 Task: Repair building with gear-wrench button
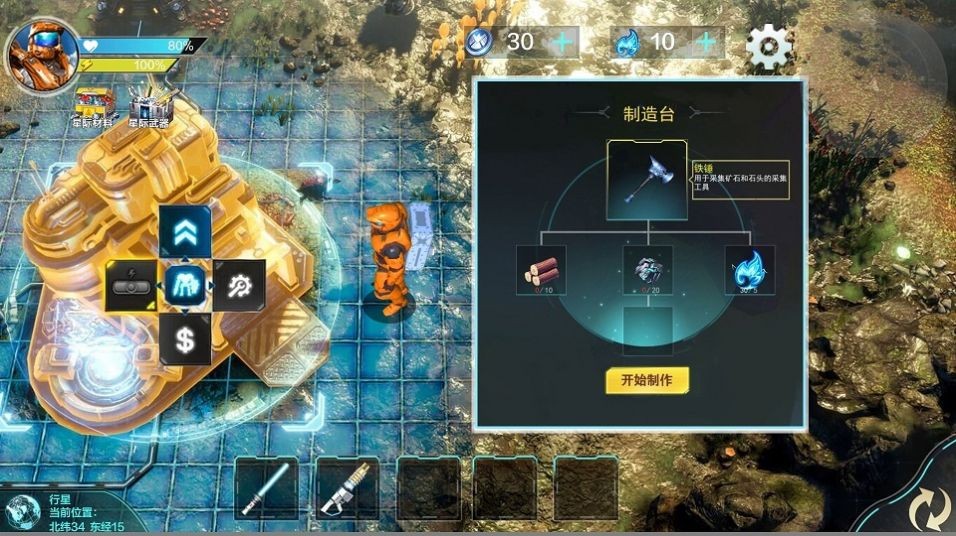click(239, 286)
